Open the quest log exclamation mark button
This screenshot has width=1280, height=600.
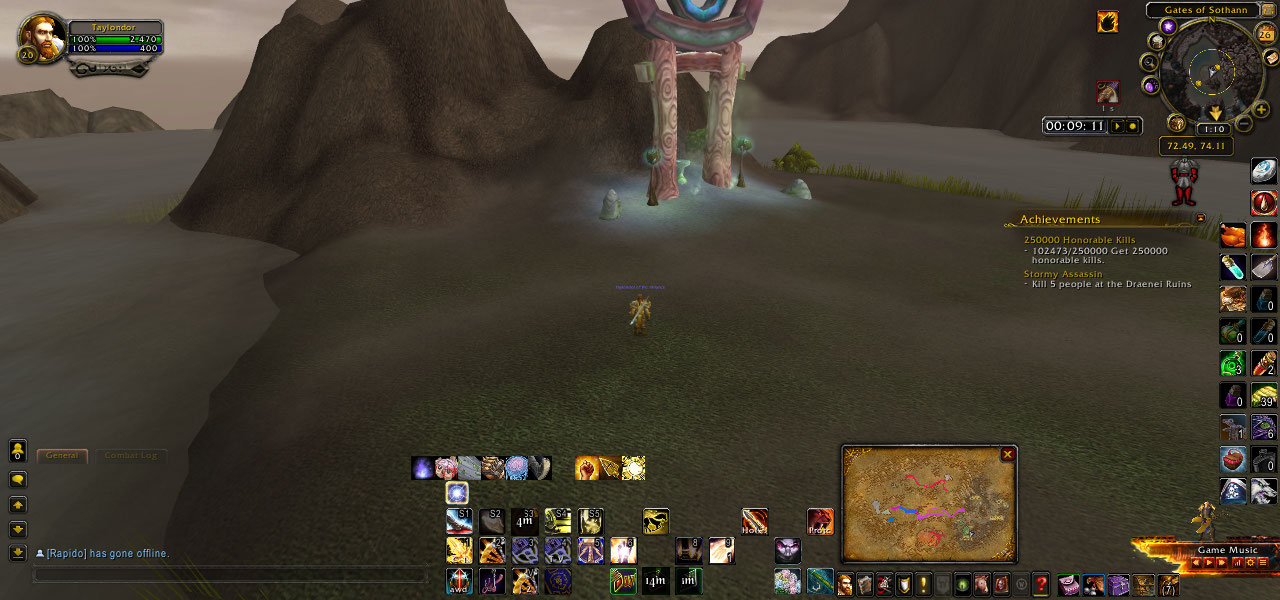pos(923,584)
